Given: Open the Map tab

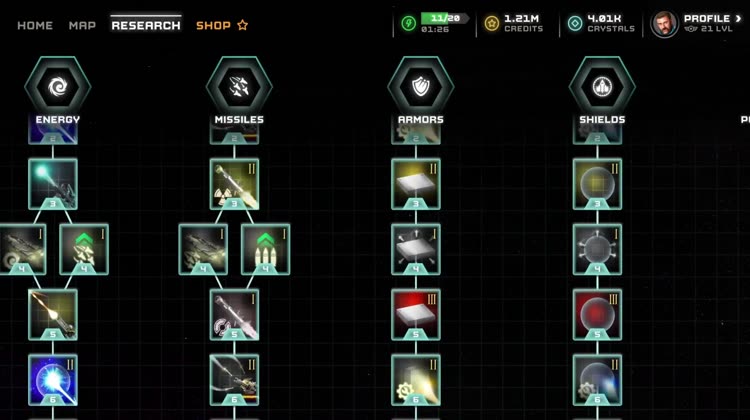Looking at the screenshot, I should [x=82, y=25].
